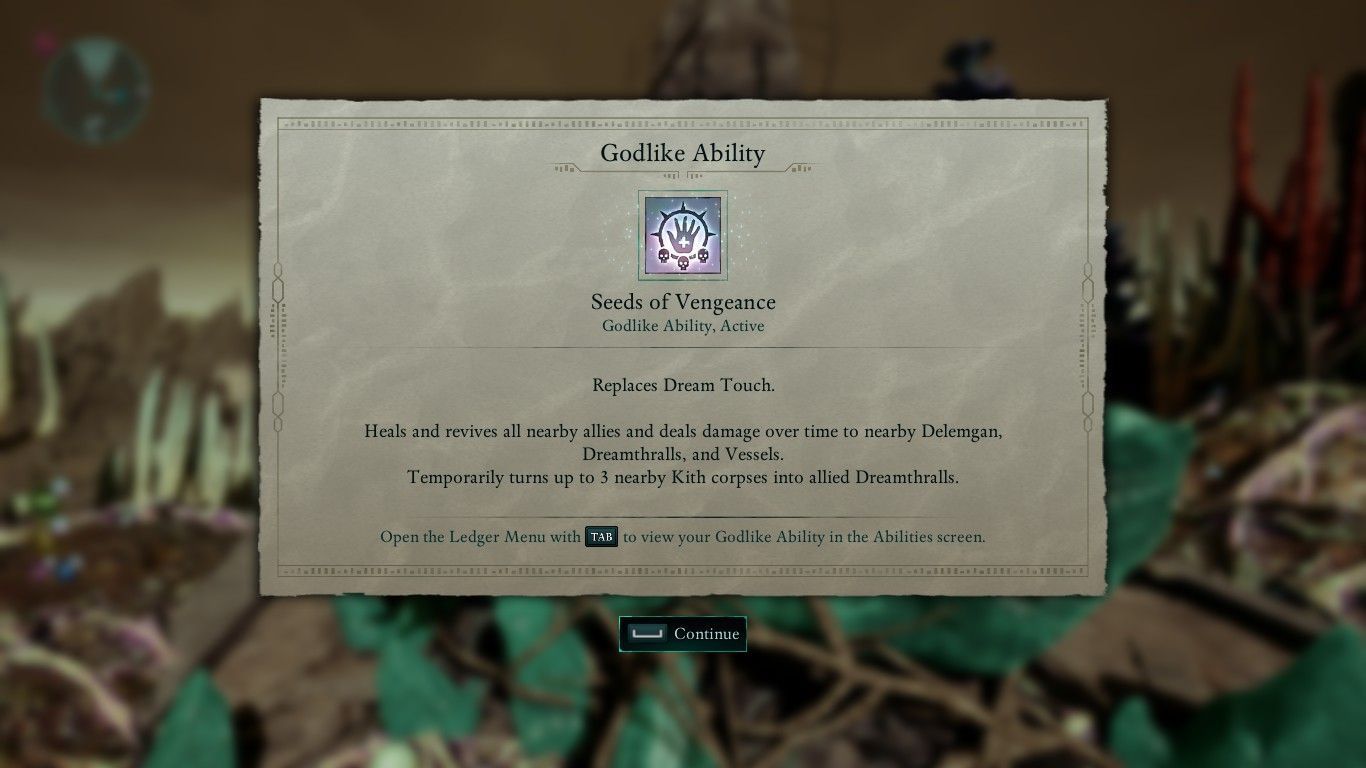This screenshot has height=768, width=1366.
Task: Open the Abilities screen via the ledger hint
Action: (600, 537)
